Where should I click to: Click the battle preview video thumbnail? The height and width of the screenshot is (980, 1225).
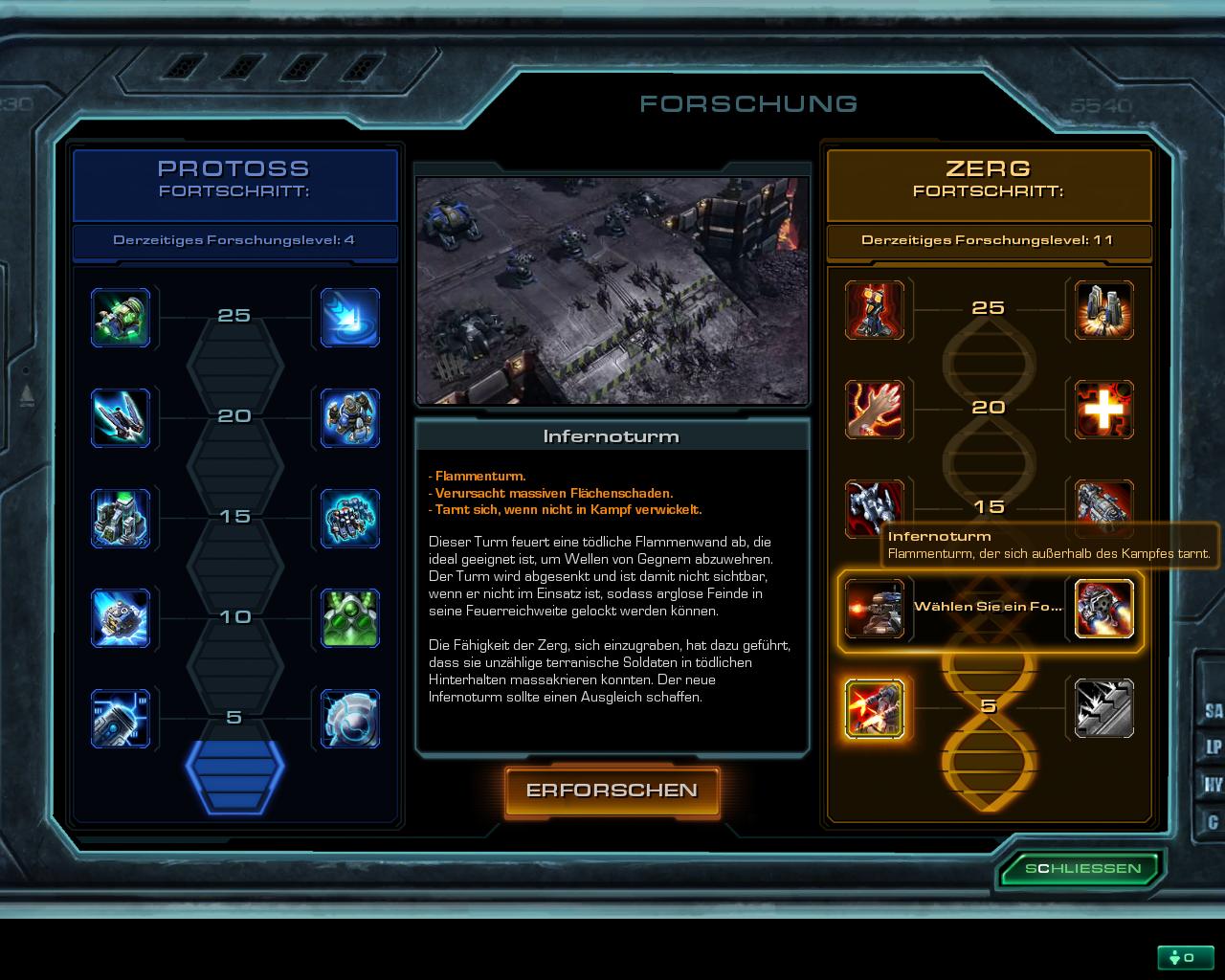pos(612,287)
